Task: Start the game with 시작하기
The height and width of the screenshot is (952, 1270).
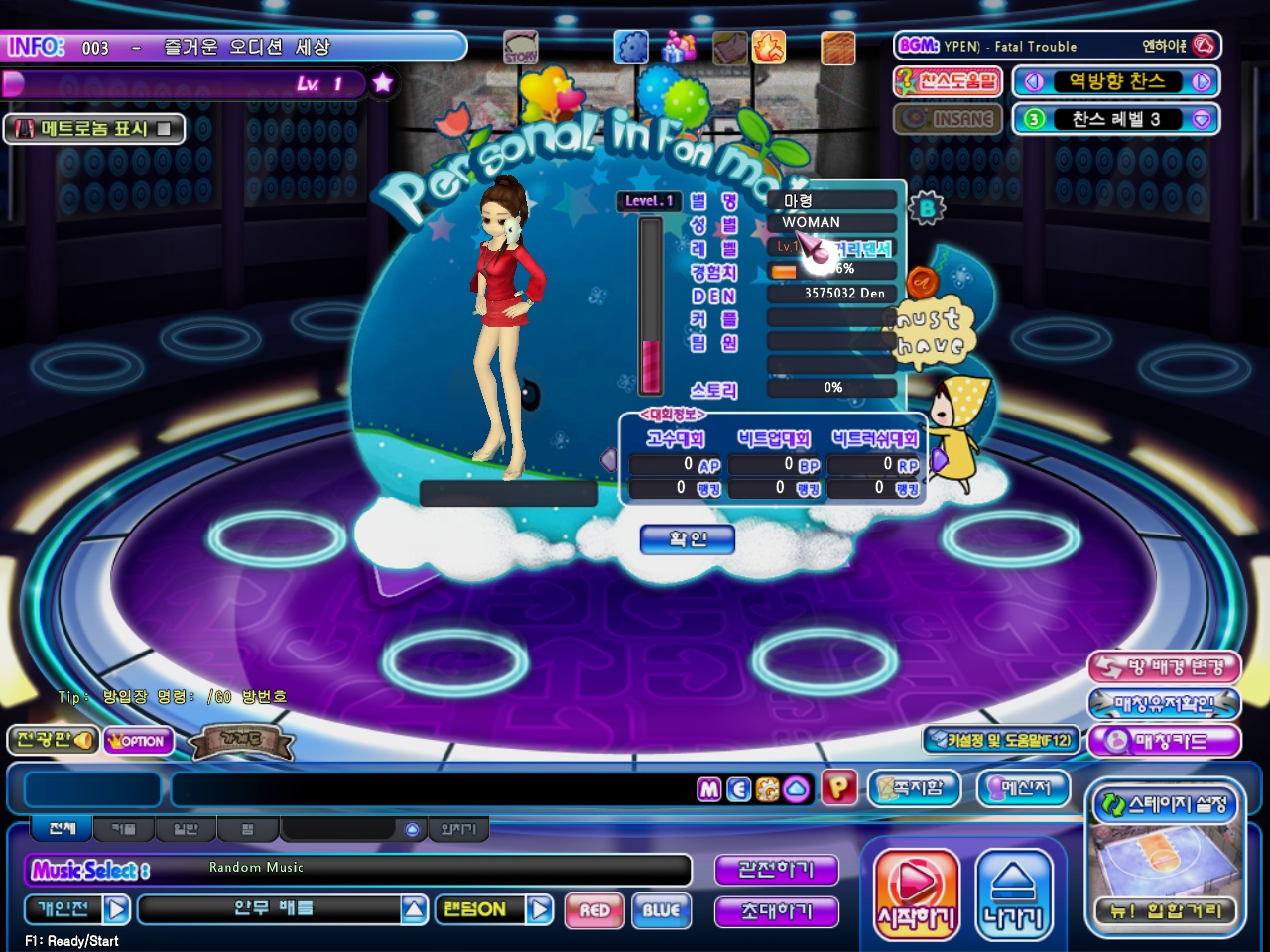Action: point(916,893)
